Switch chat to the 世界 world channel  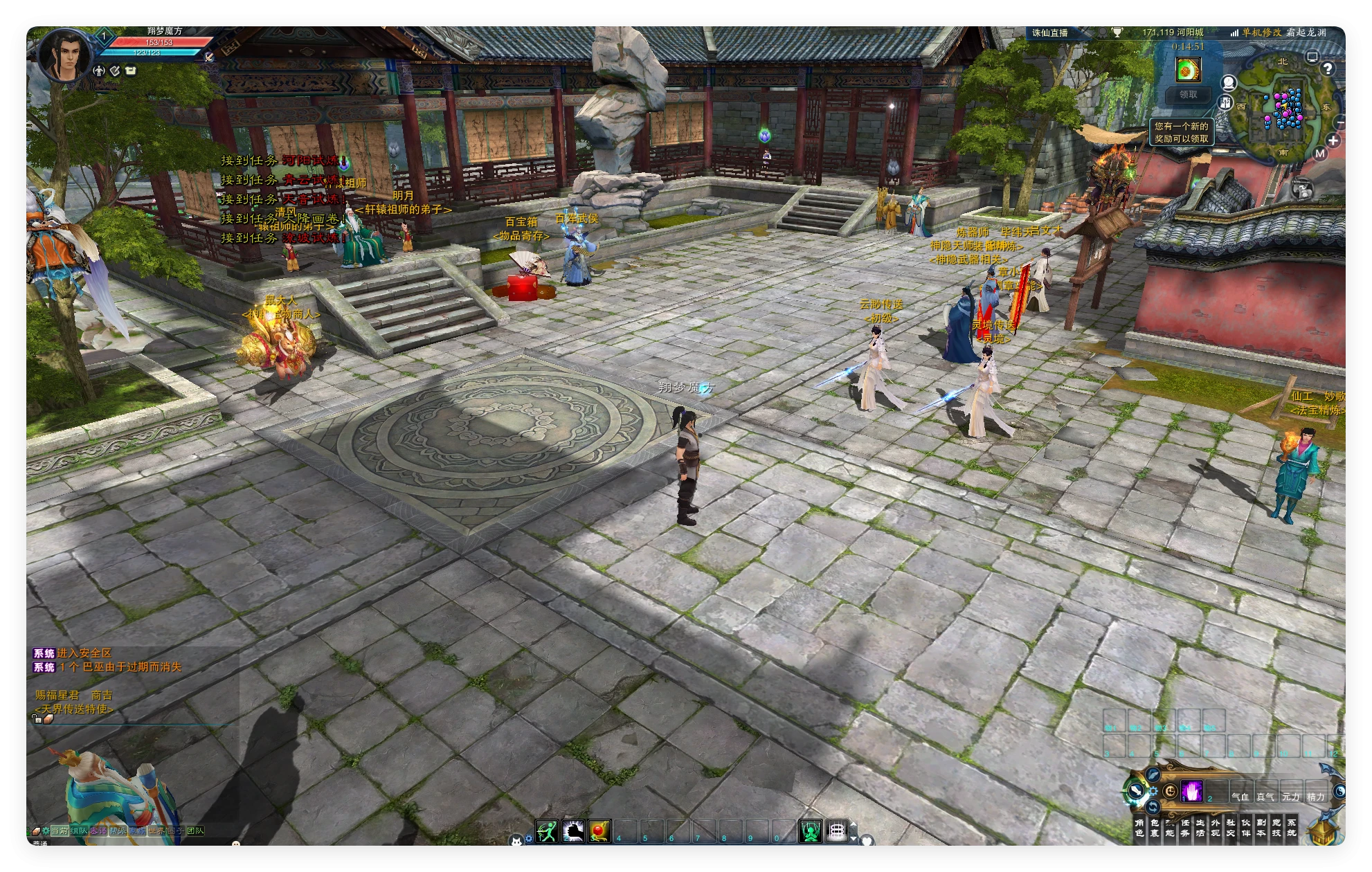tap(156, 830)
